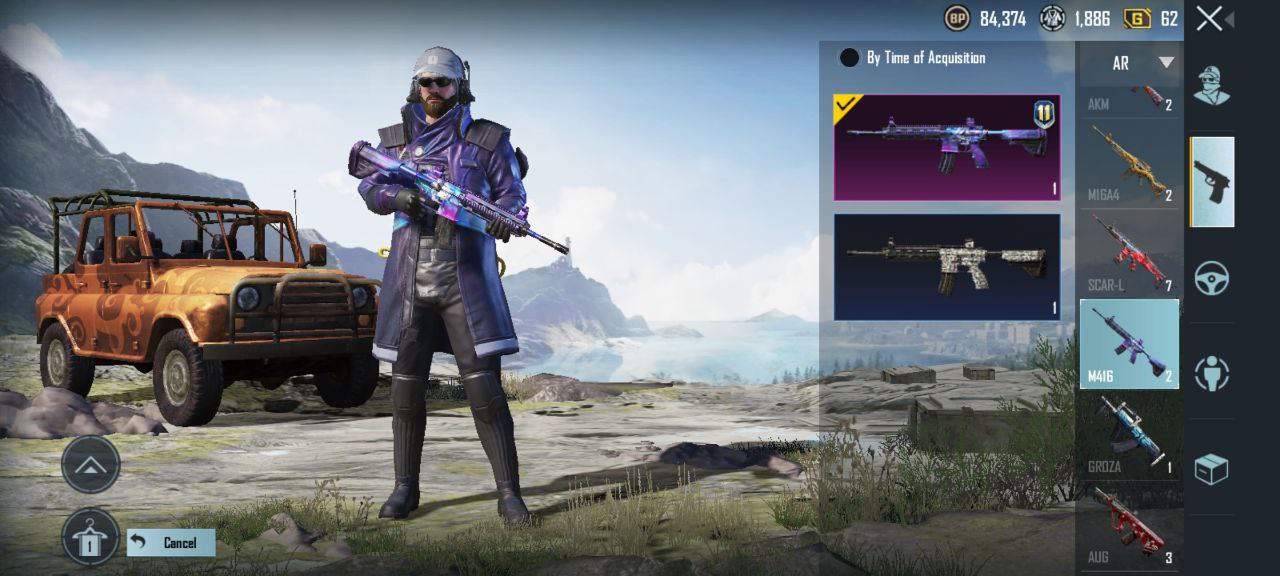Open the character outfit tab
This screenshot has height=576, width=1280.
(1211, 86)
